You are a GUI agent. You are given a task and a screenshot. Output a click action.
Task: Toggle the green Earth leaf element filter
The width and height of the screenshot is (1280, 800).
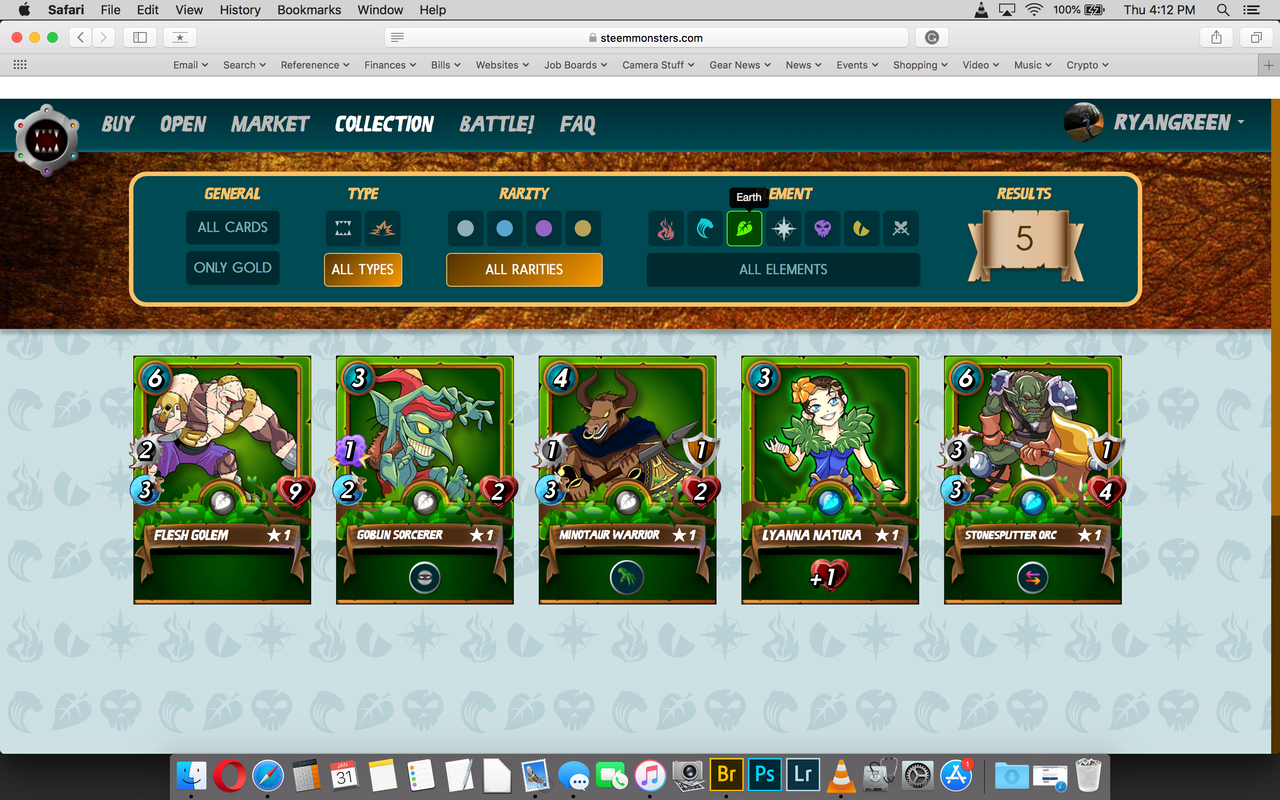tap(744, 229)
